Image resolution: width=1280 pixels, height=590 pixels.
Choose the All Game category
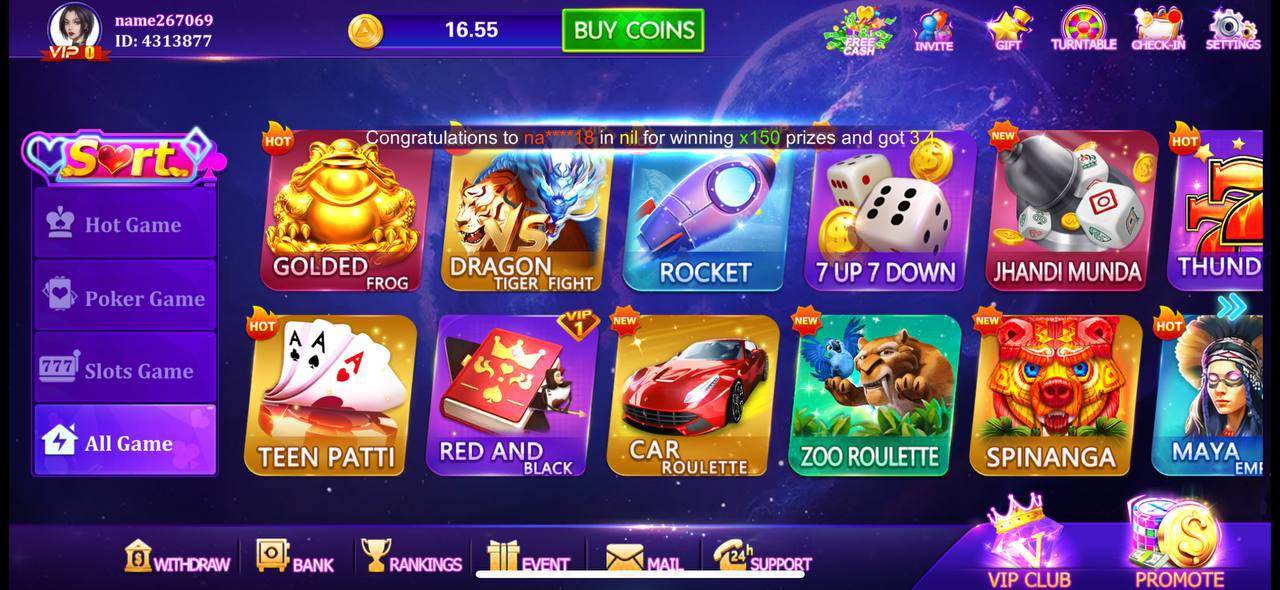[x=125, y=442]
